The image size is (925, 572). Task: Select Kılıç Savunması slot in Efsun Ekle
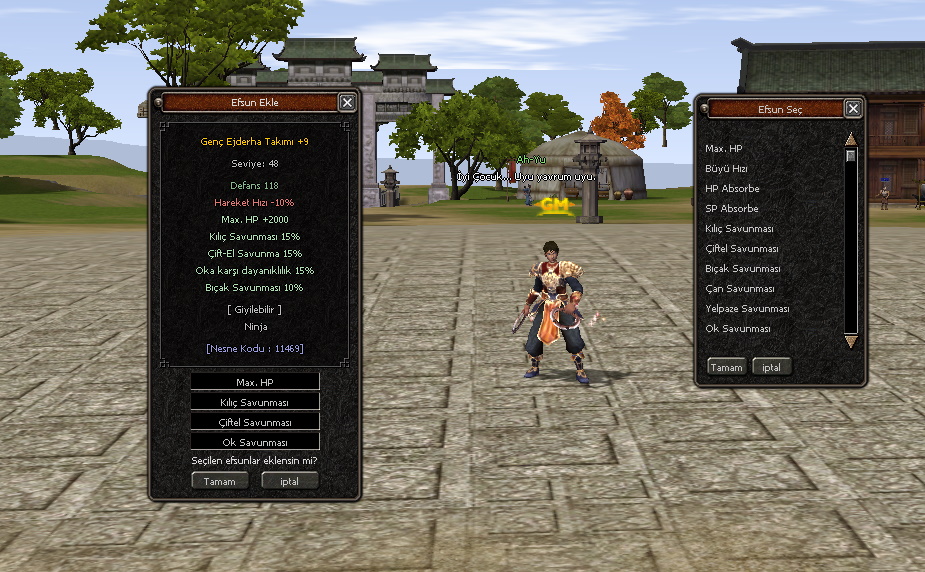tap(255, 402)
